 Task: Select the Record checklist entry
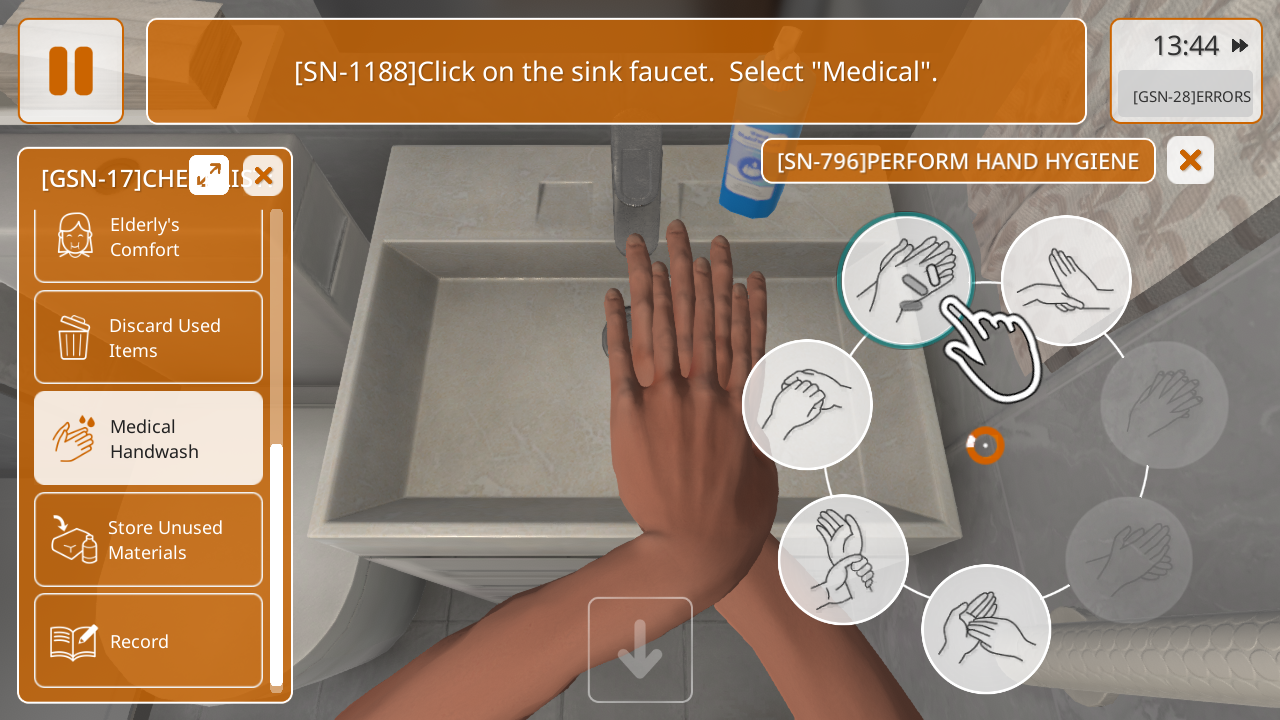coord(148,641)
